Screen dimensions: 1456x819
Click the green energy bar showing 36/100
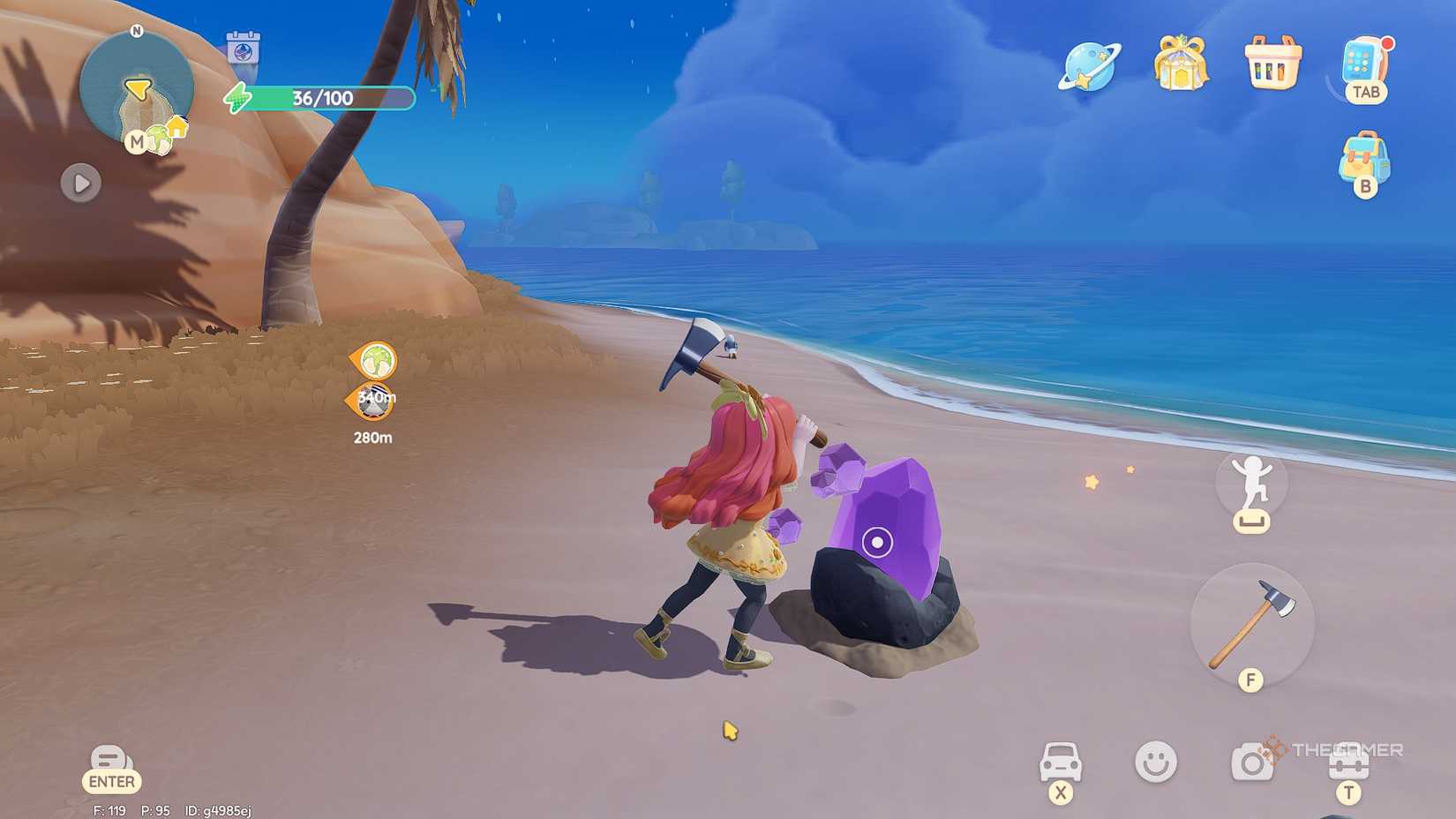pyautogui.click(x=322, y=98)
